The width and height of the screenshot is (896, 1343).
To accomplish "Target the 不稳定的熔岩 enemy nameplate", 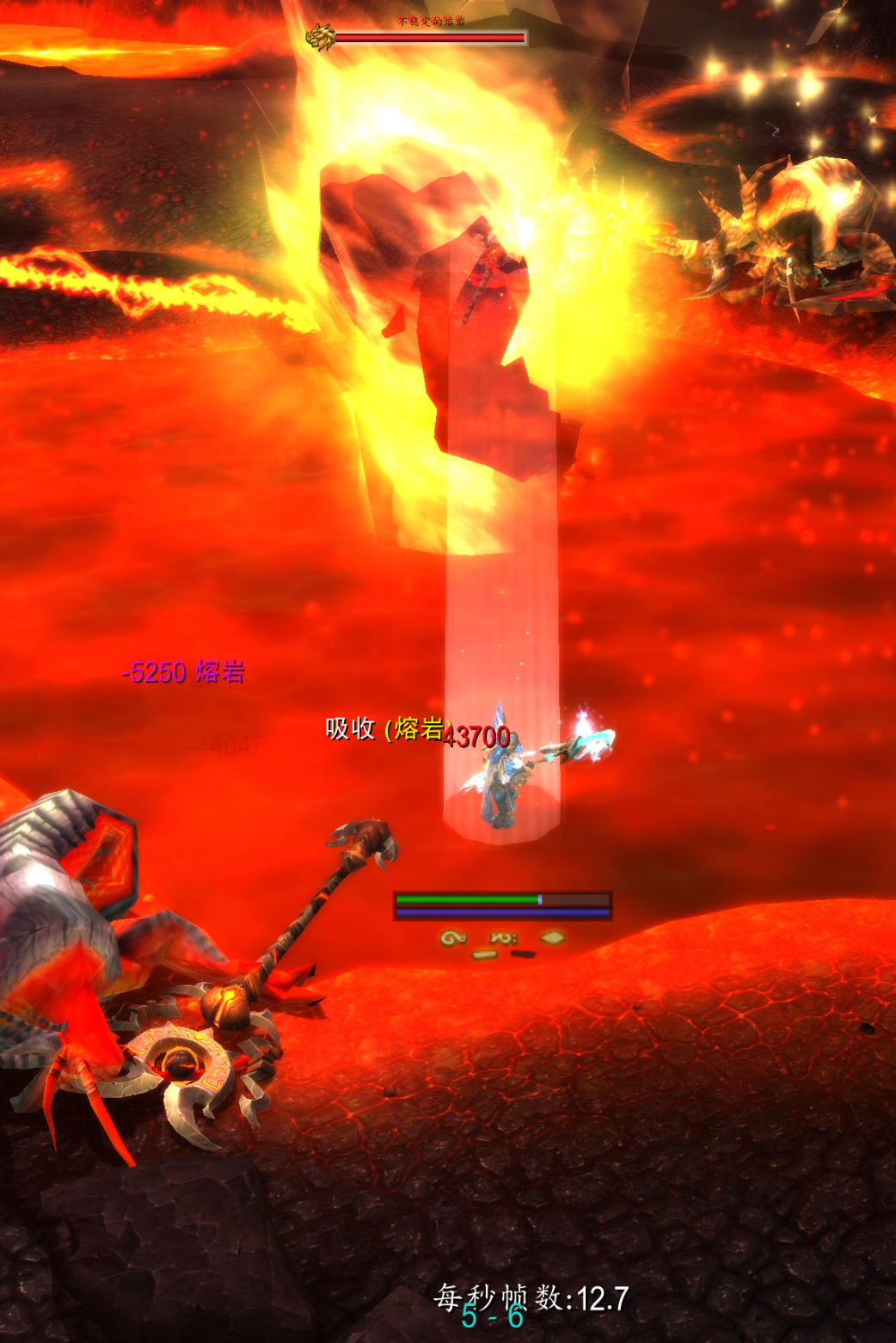I will tap(429, 37).
